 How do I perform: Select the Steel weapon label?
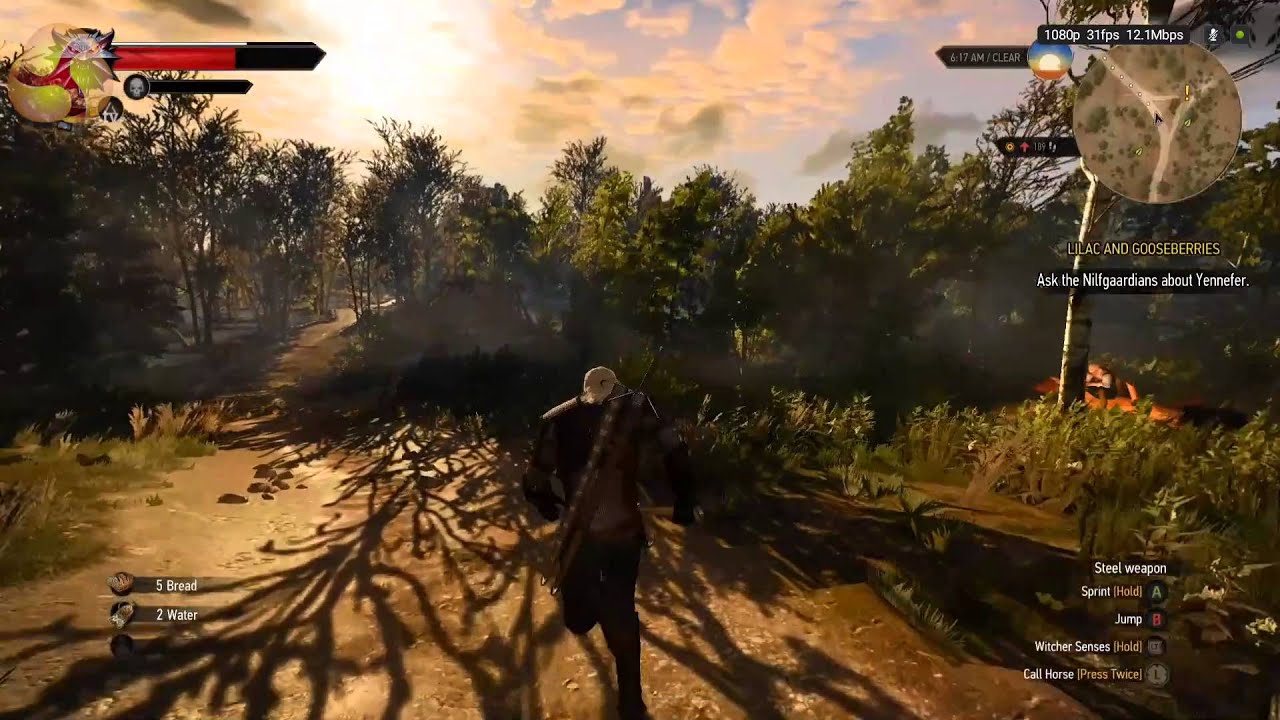(1132, 567)
